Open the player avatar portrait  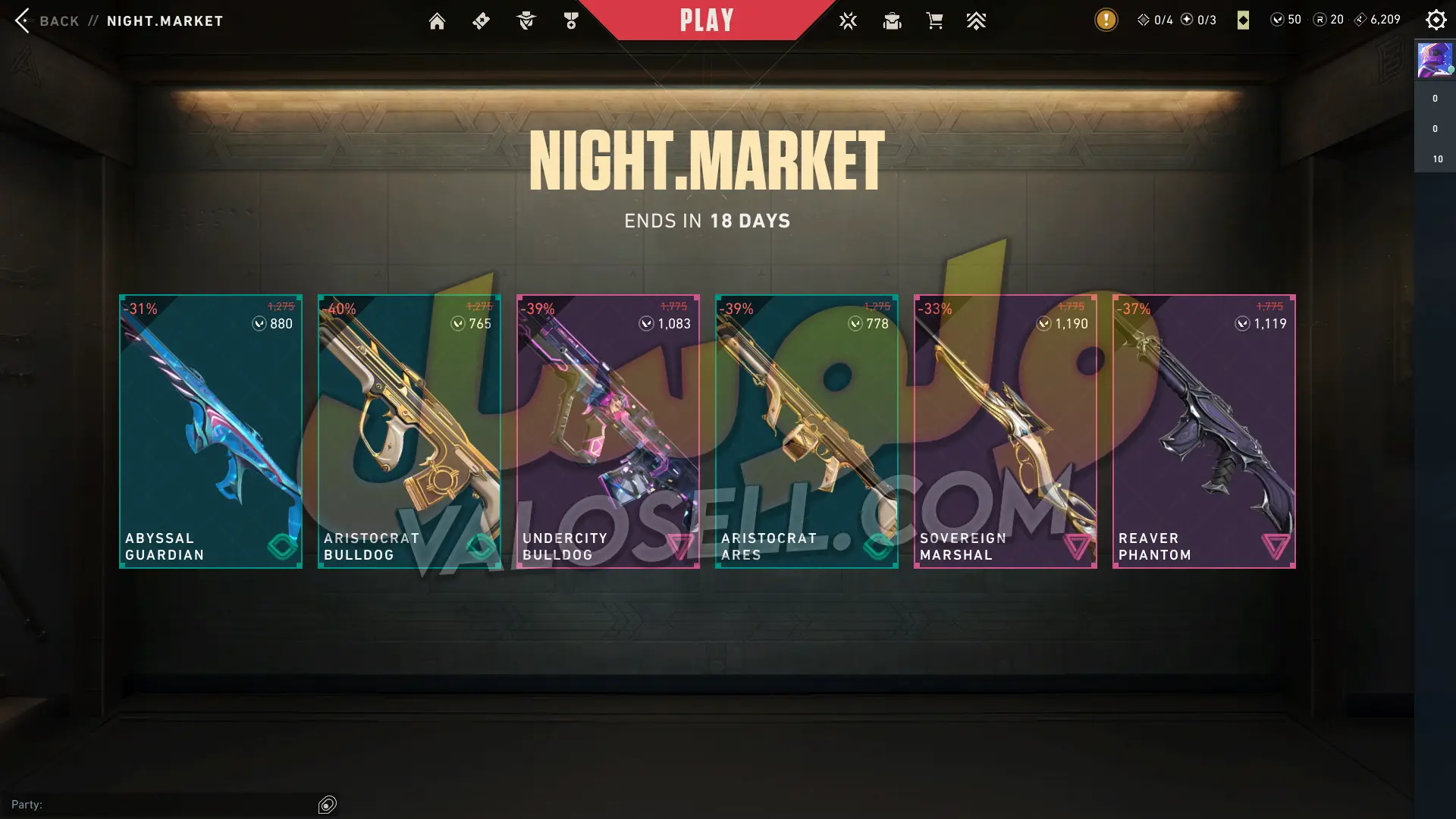[x=1435, y=60]
